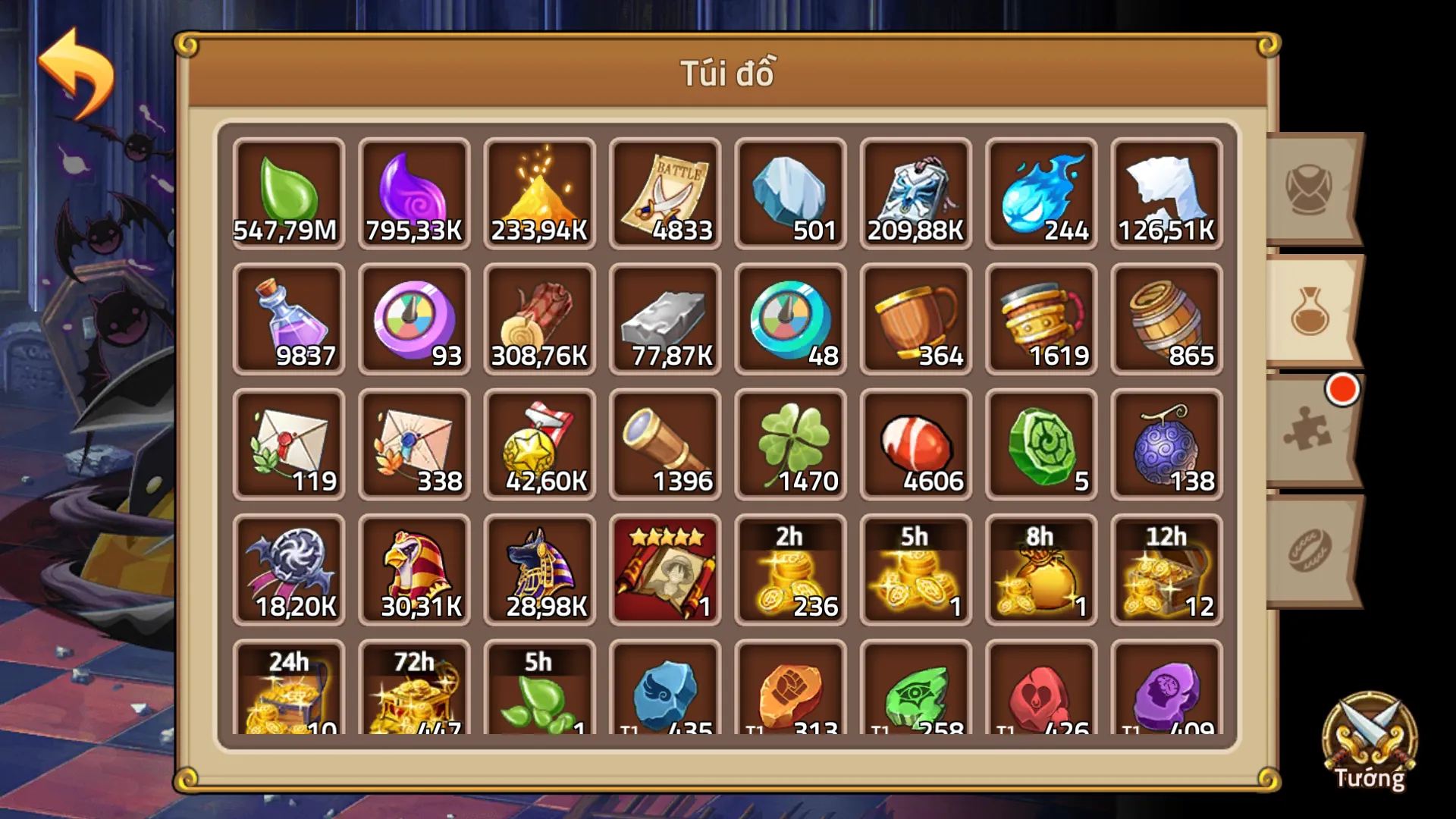The height and width of the screenshot is (819, 1456).
Task: Click the colorful spinner wheel showing 93
Action: click(414, 318)
